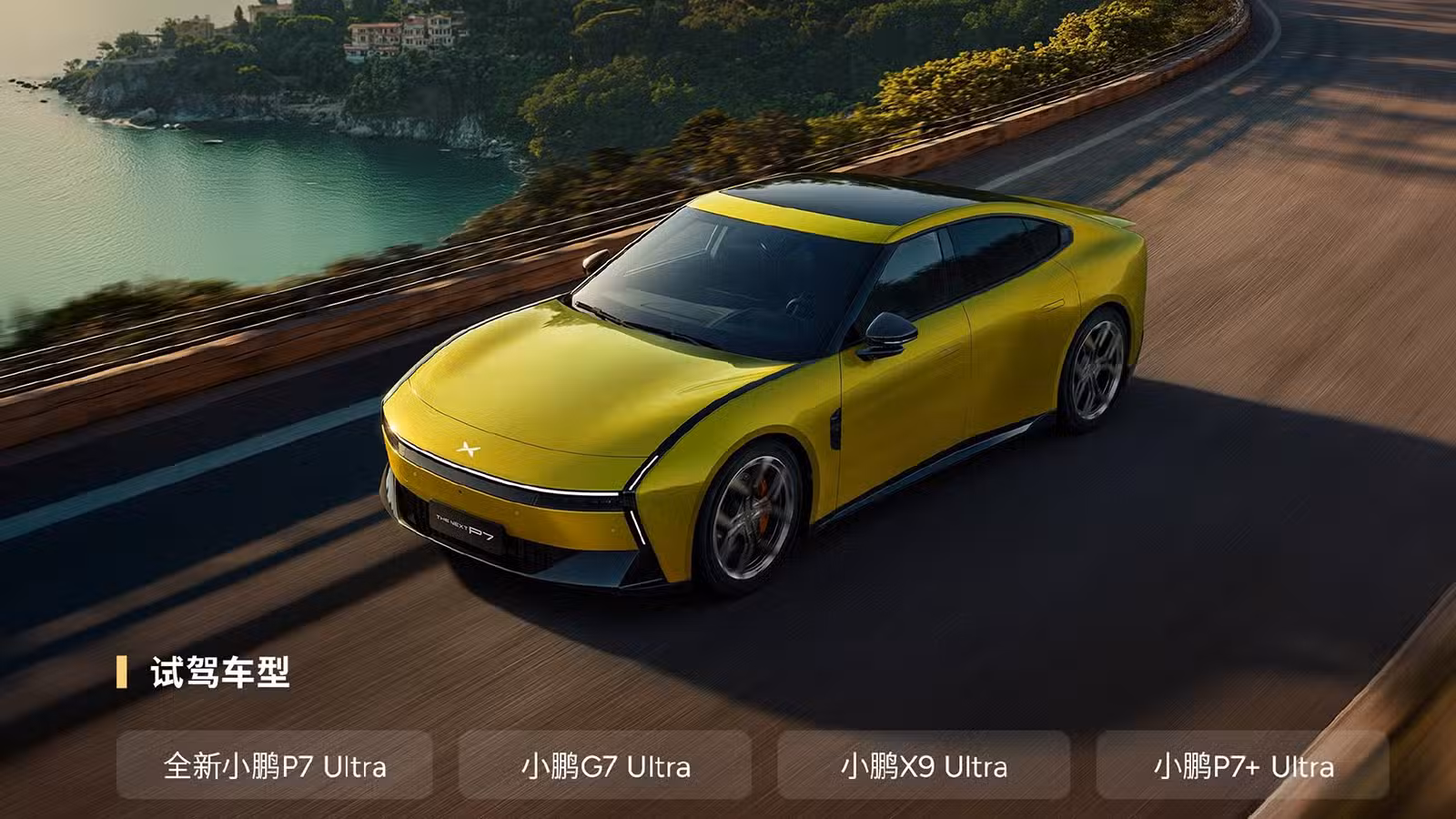Select the 全新小鹏P7 Ultra test drive model

274,765
